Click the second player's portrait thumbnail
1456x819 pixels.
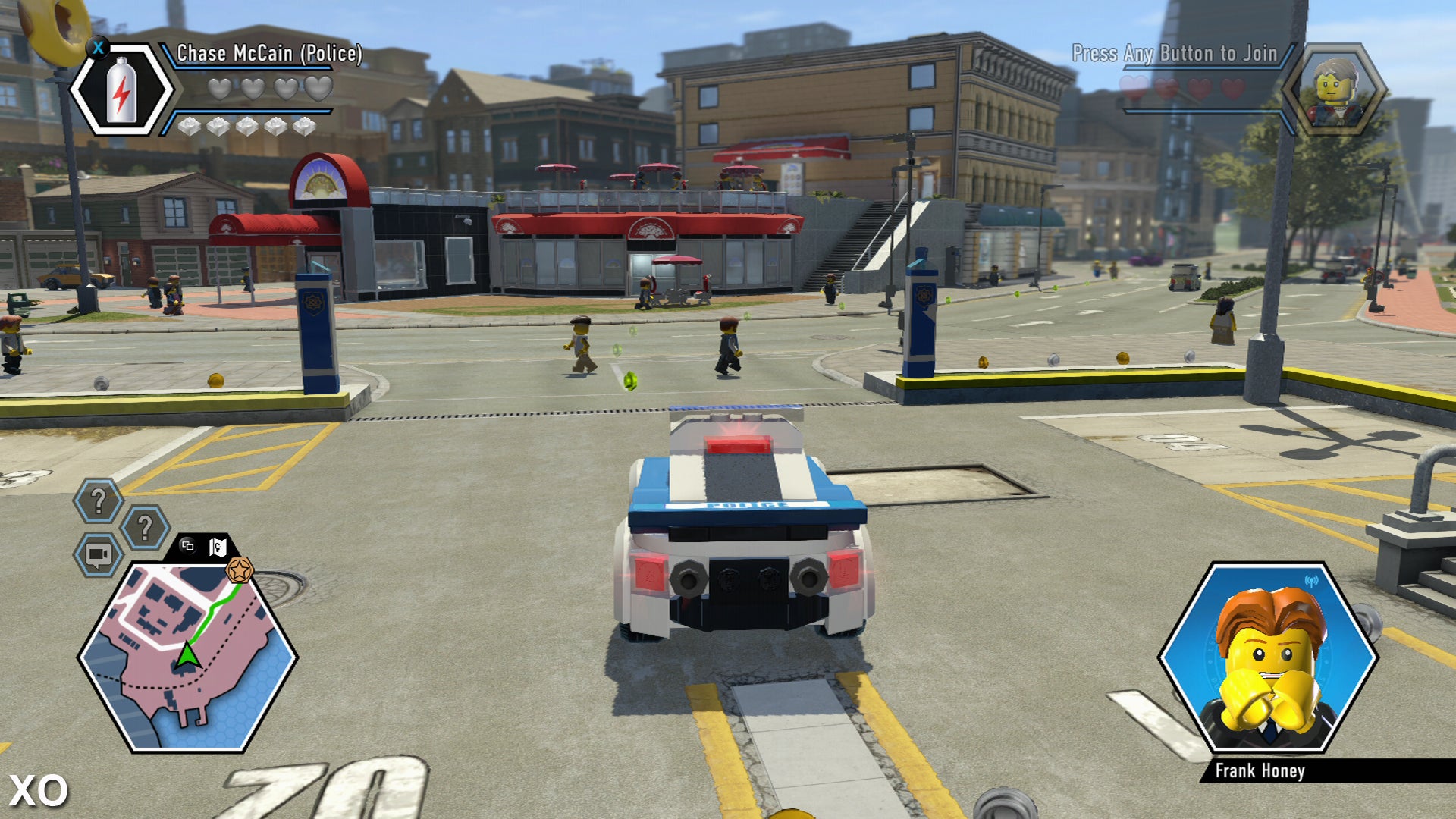click(1339, 88)
